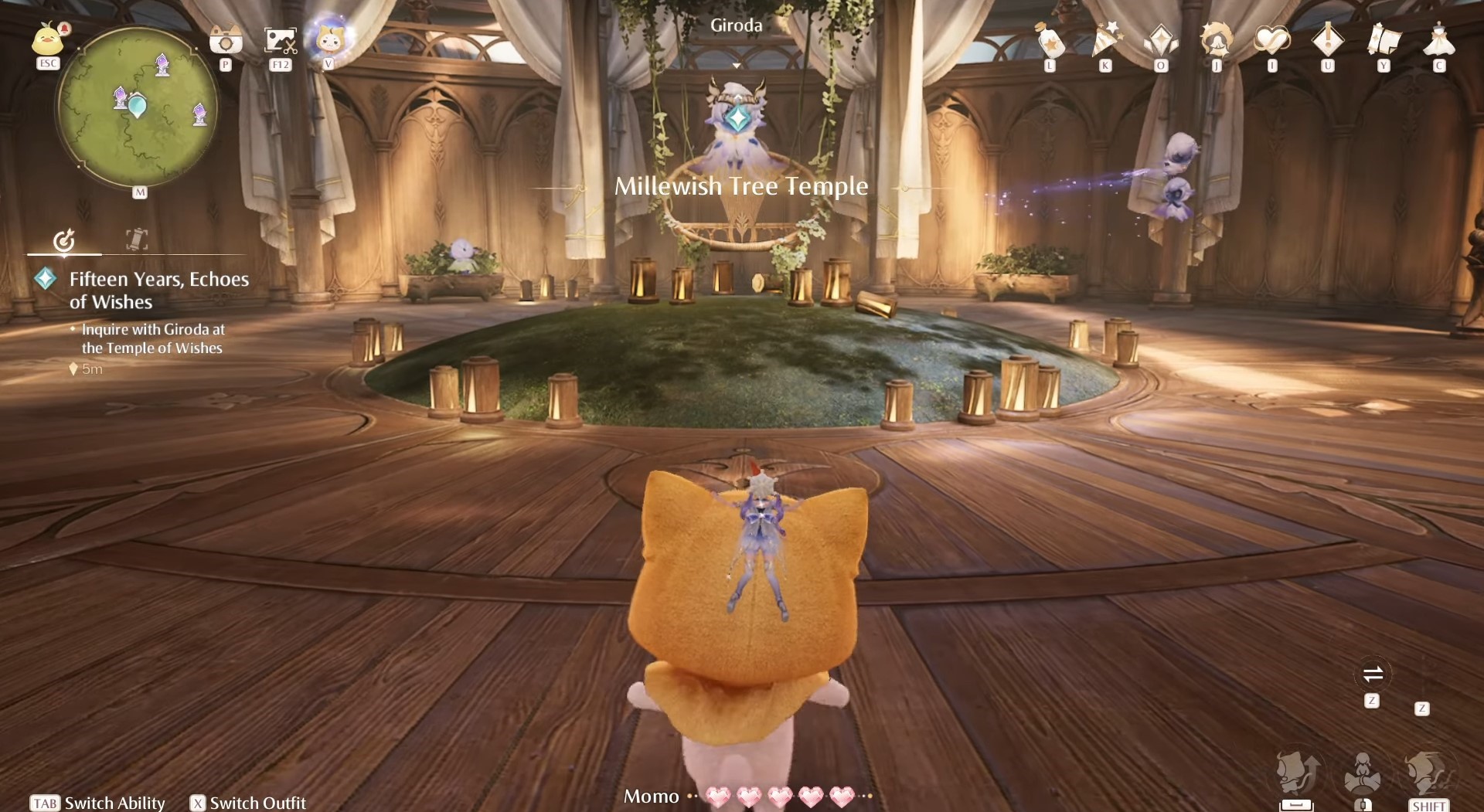Open the Pear-Pal duck menu

click(48, 39)
